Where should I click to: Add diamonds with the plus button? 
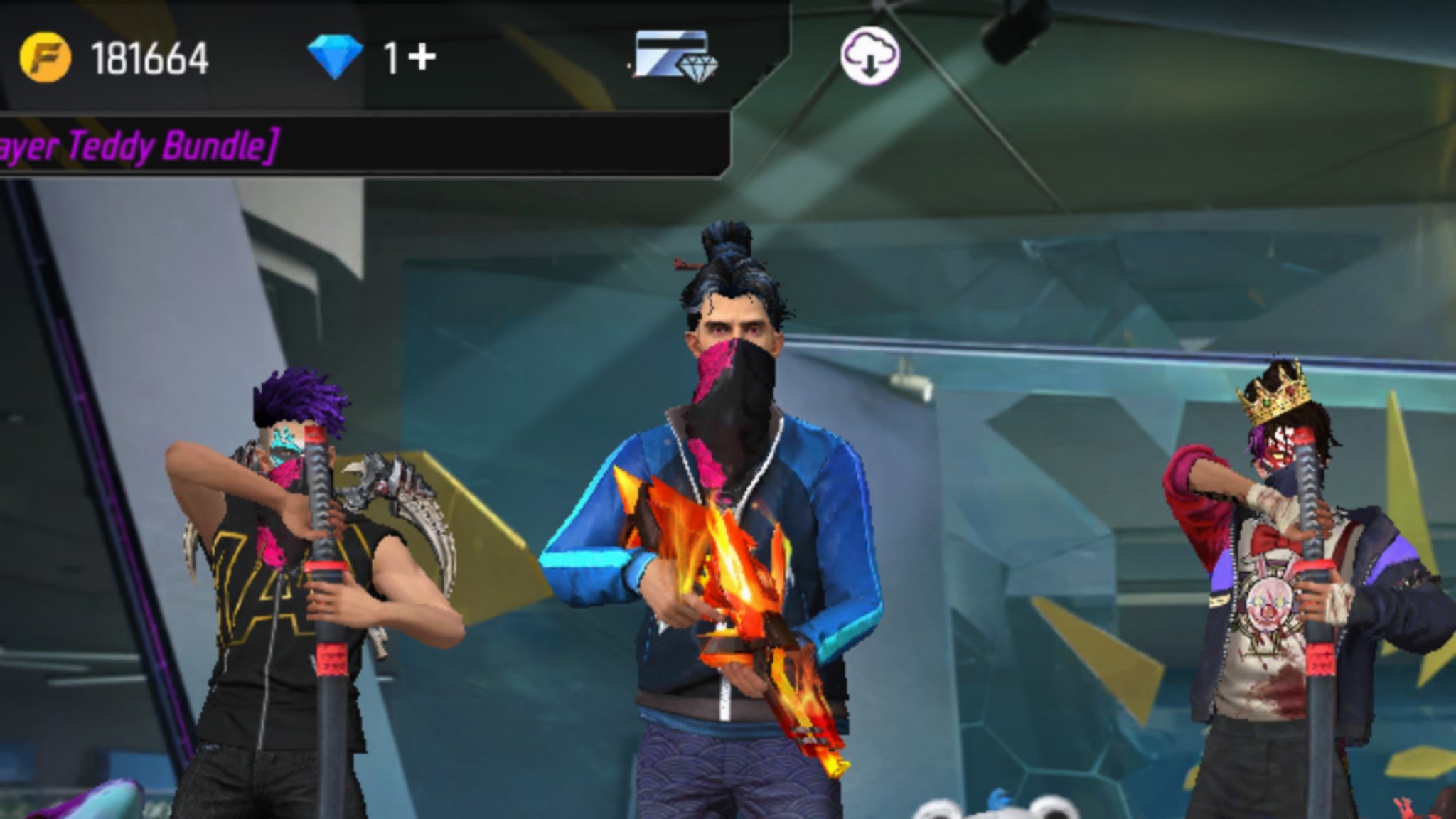click(422, 56)
